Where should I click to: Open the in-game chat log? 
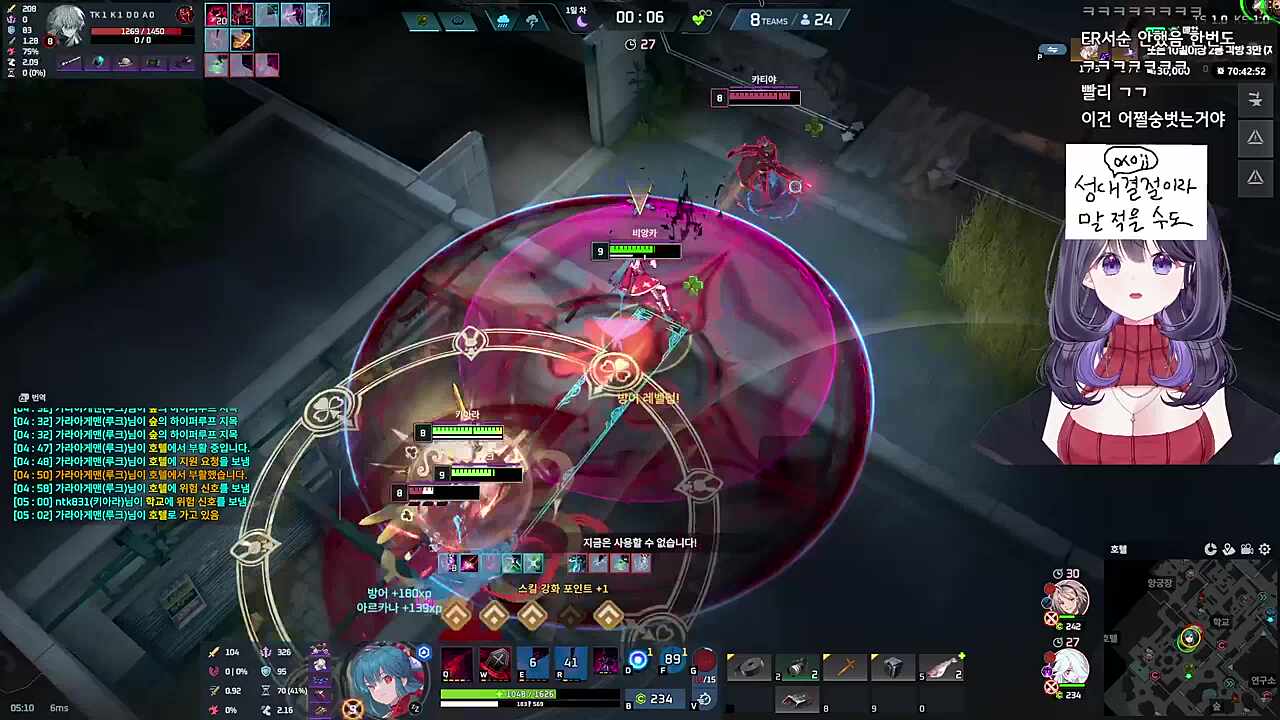click(130, 460)
